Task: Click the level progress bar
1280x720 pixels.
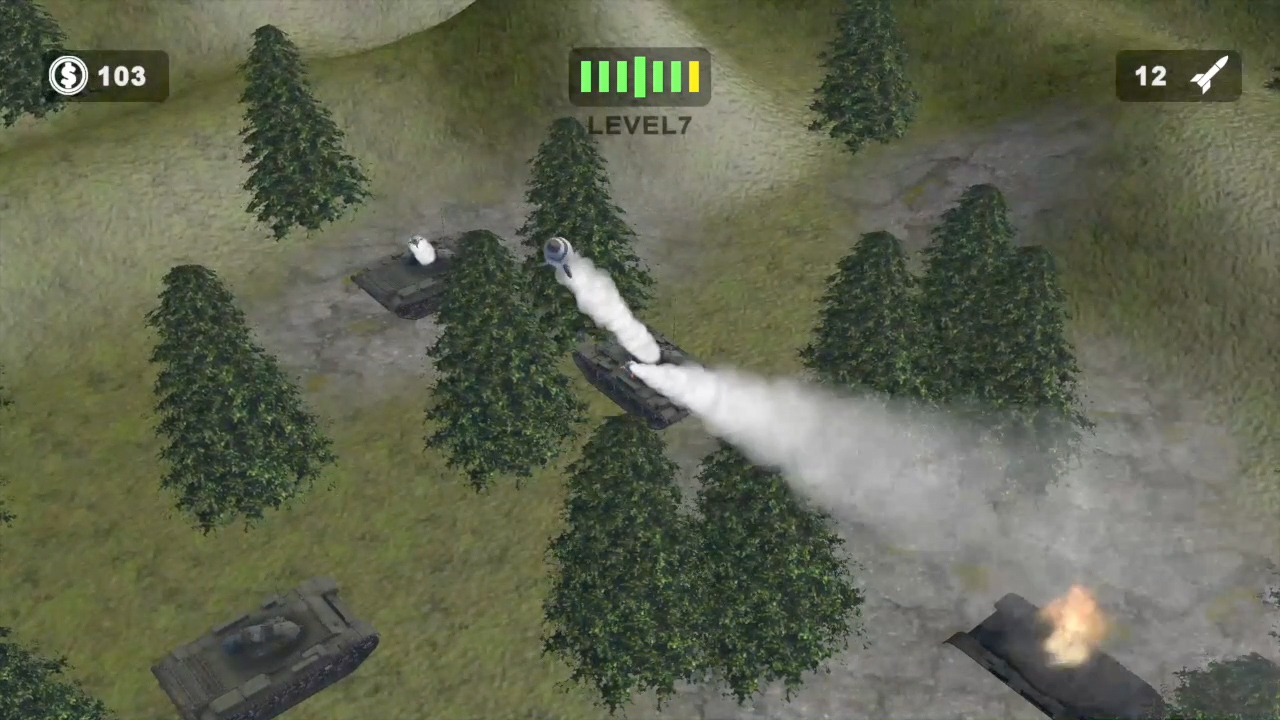Action: (x=640, y=75)
